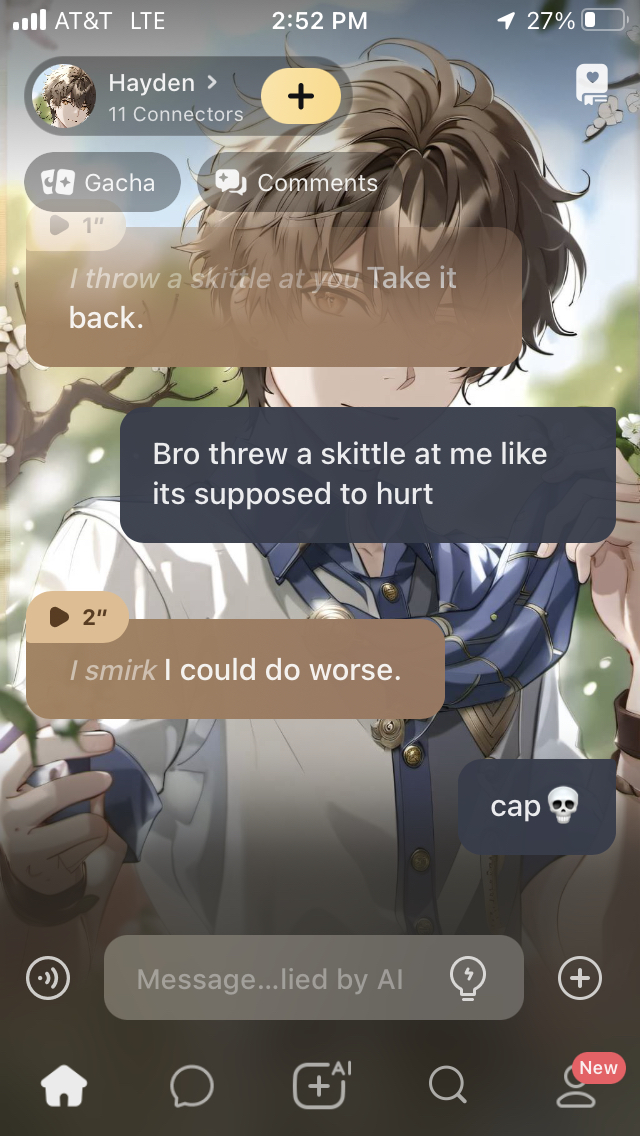Open the profile tab marked New

[577, 1086]
